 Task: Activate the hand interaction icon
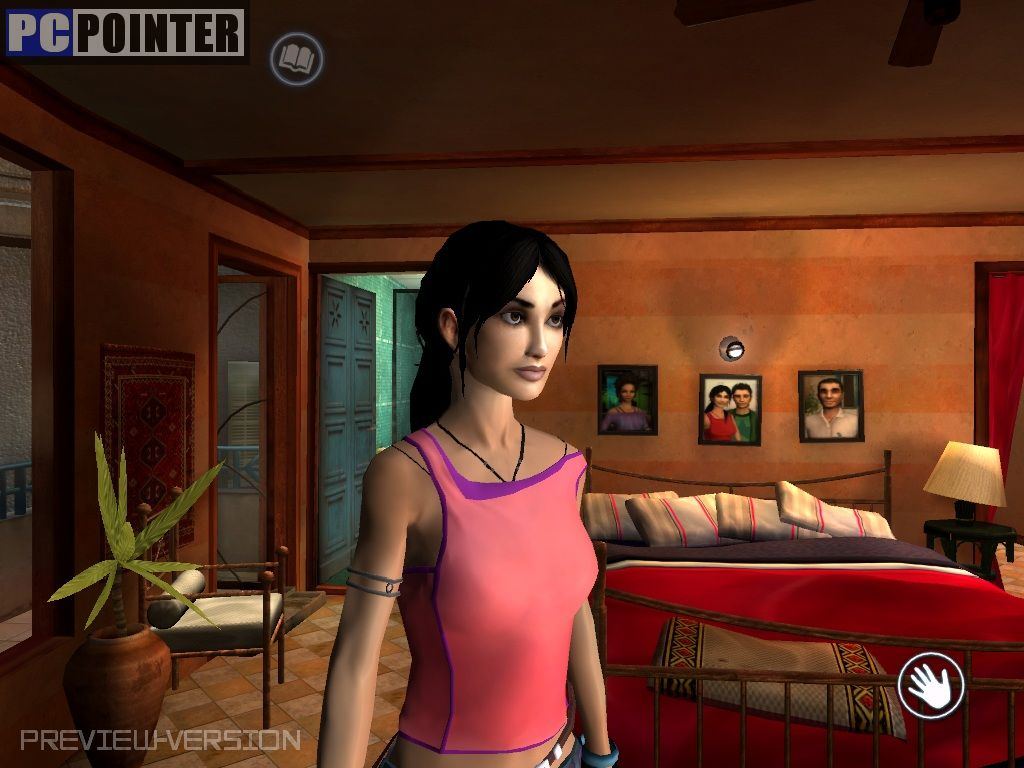930,685
